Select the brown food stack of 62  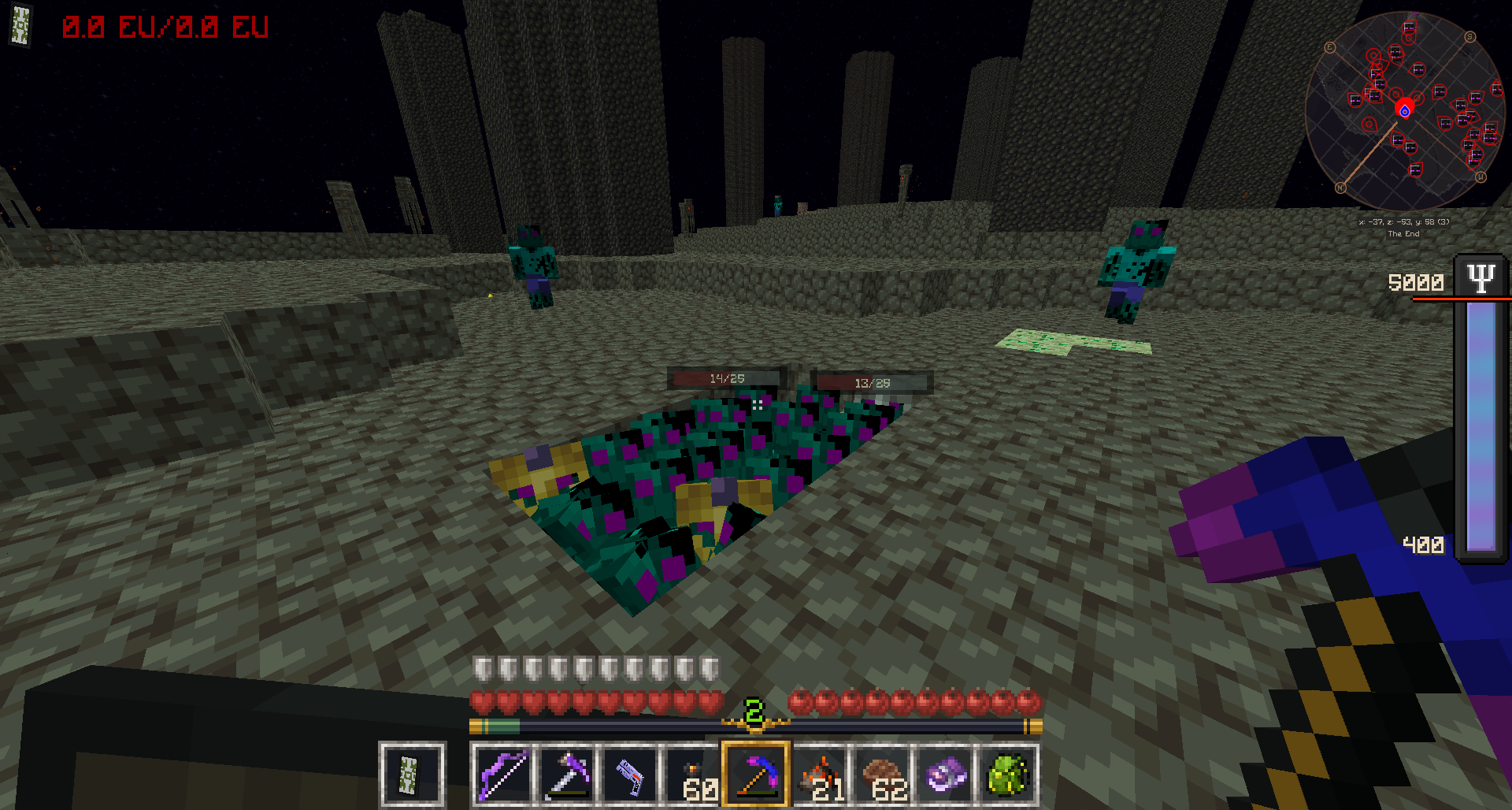(x=882, y=775)
